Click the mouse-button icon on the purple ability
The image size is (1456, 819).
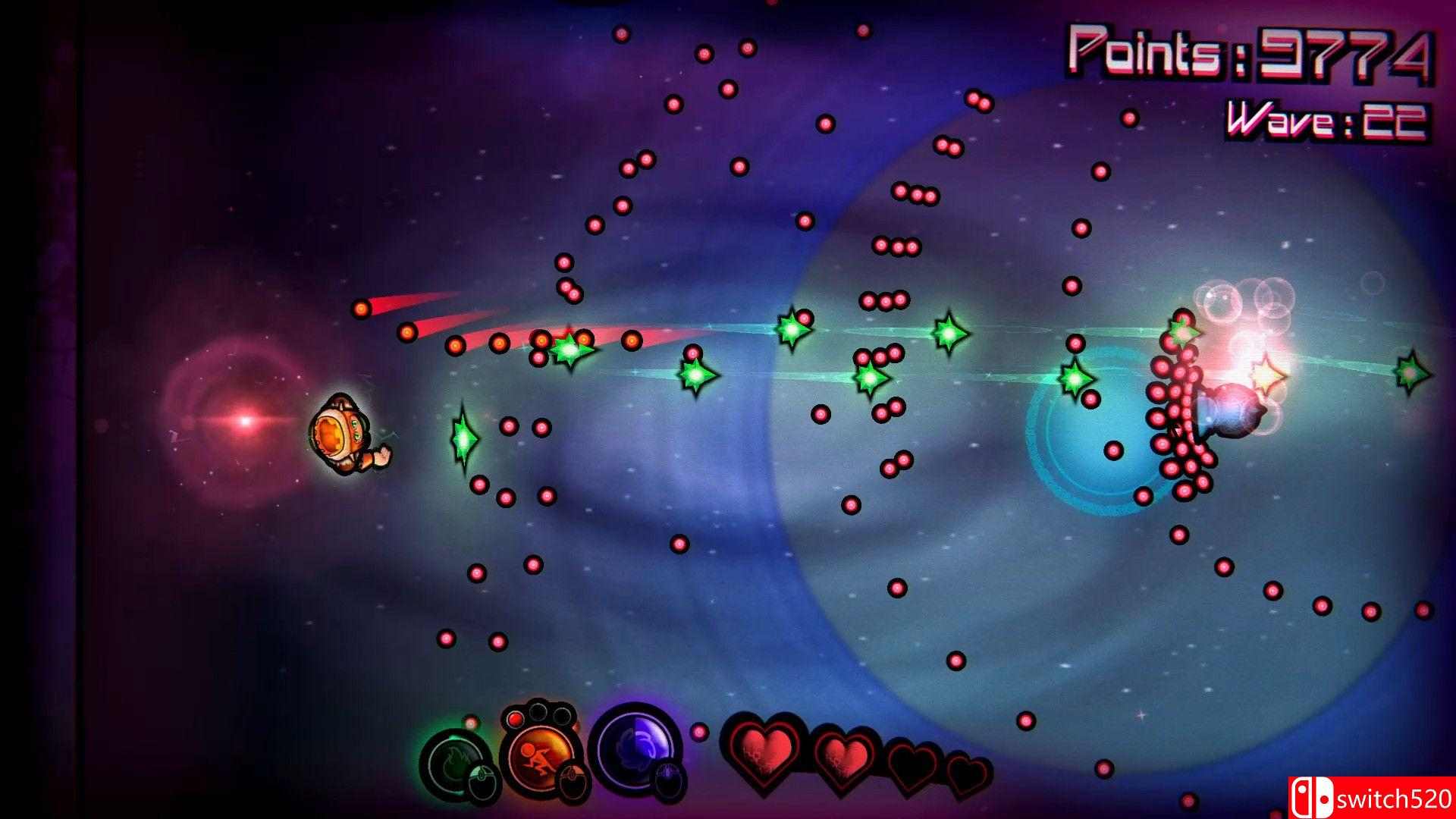coord(668,781)
